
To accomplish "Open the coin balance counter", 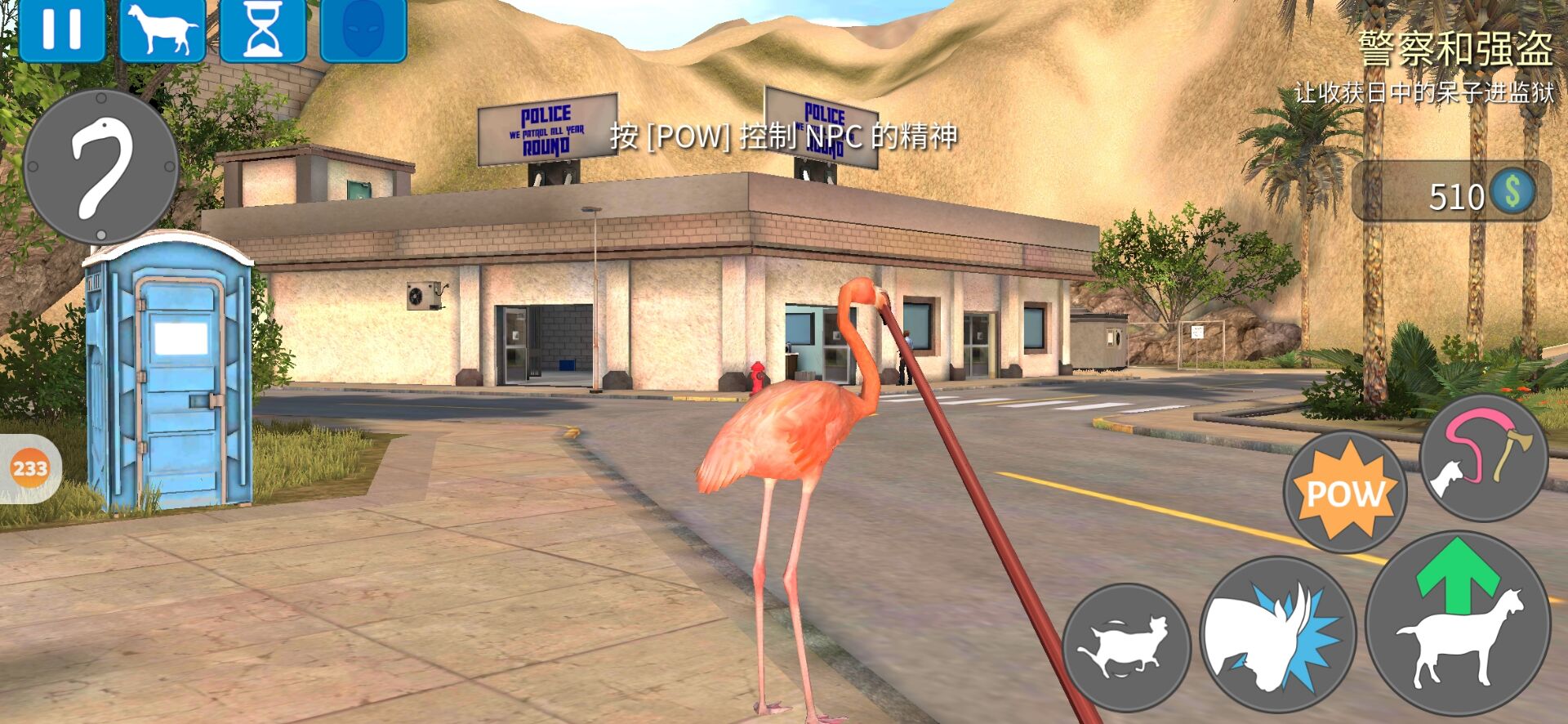I will click(x=1452, y=192).
